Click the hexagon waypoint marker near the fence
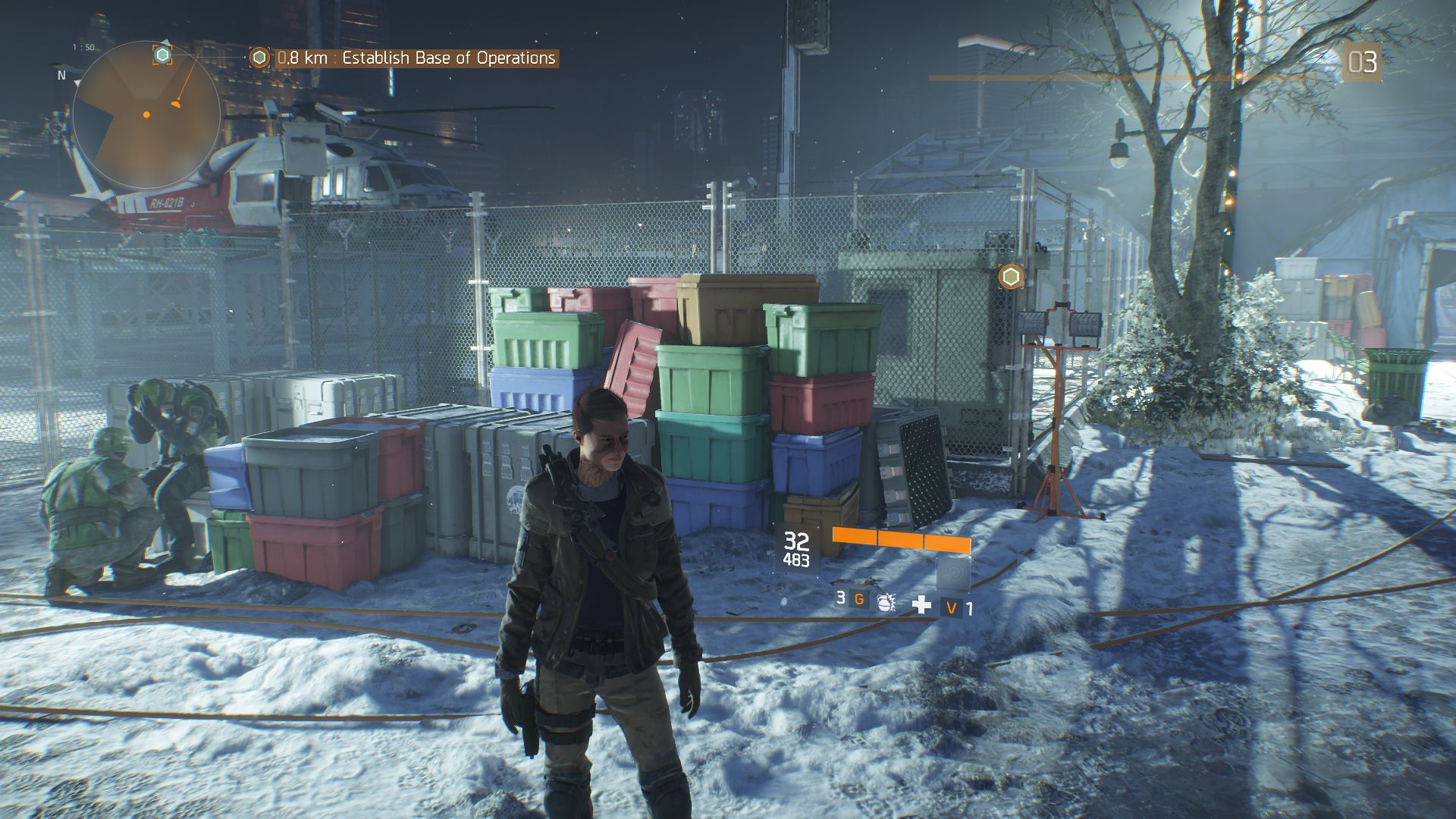Viewport: 1456px width, 819px height. pyautogui.click(x=1010, y=277)
